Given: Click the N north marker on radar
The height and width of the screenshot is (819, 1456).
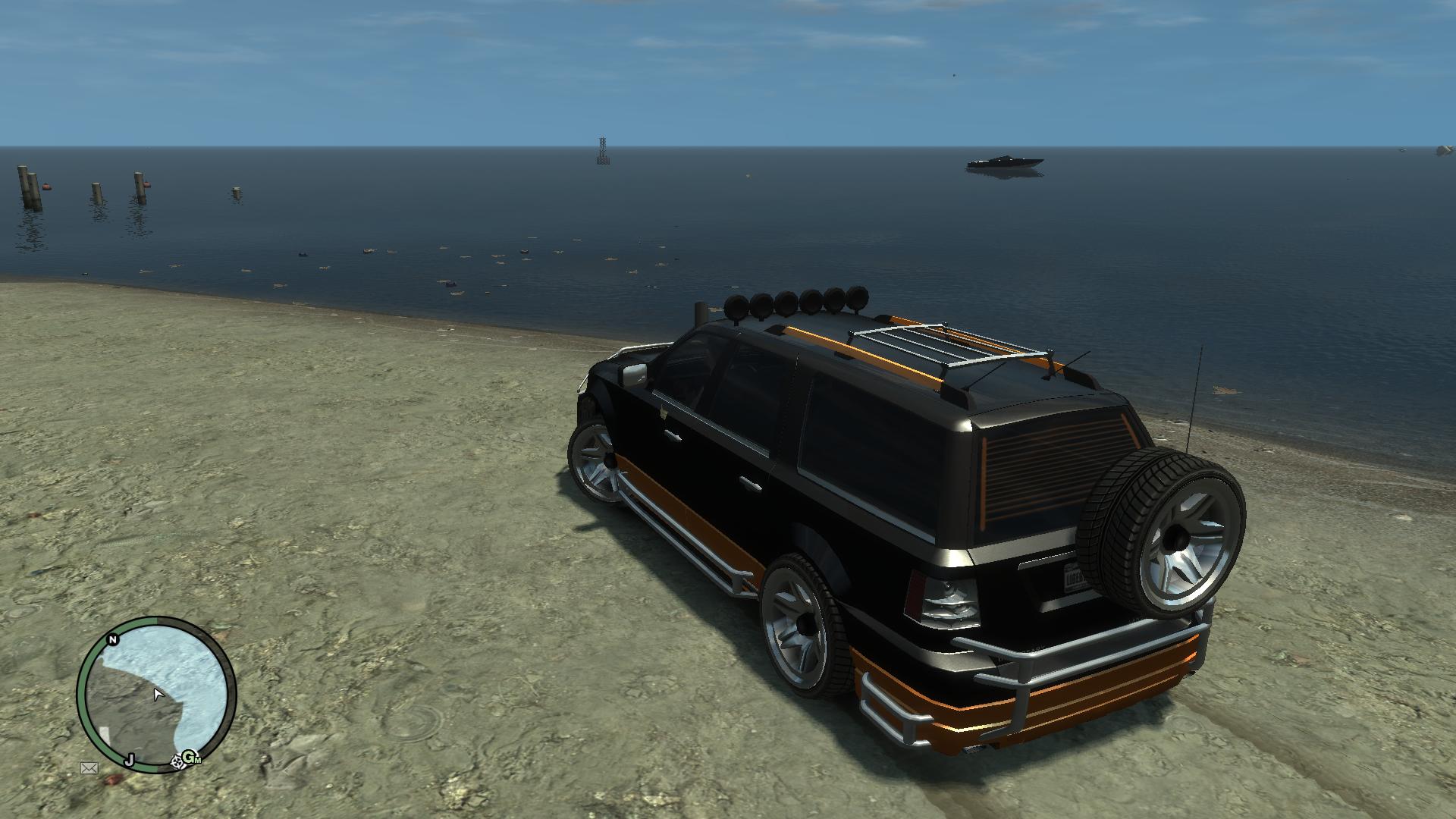Looking at the screenshot, I should click(113, 639).
